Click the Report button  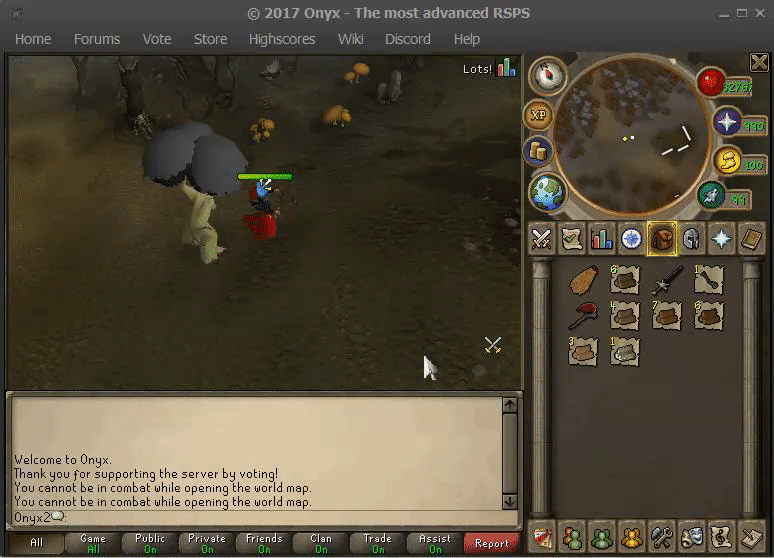[x=492, y=543]
